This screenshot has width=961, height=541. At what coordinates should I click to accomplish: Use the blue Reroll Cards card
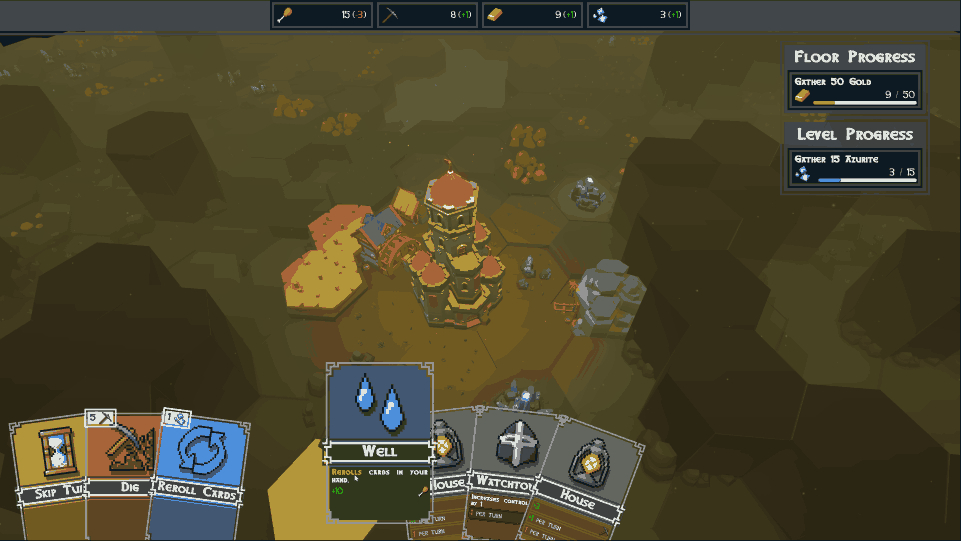tap(198, 462)
